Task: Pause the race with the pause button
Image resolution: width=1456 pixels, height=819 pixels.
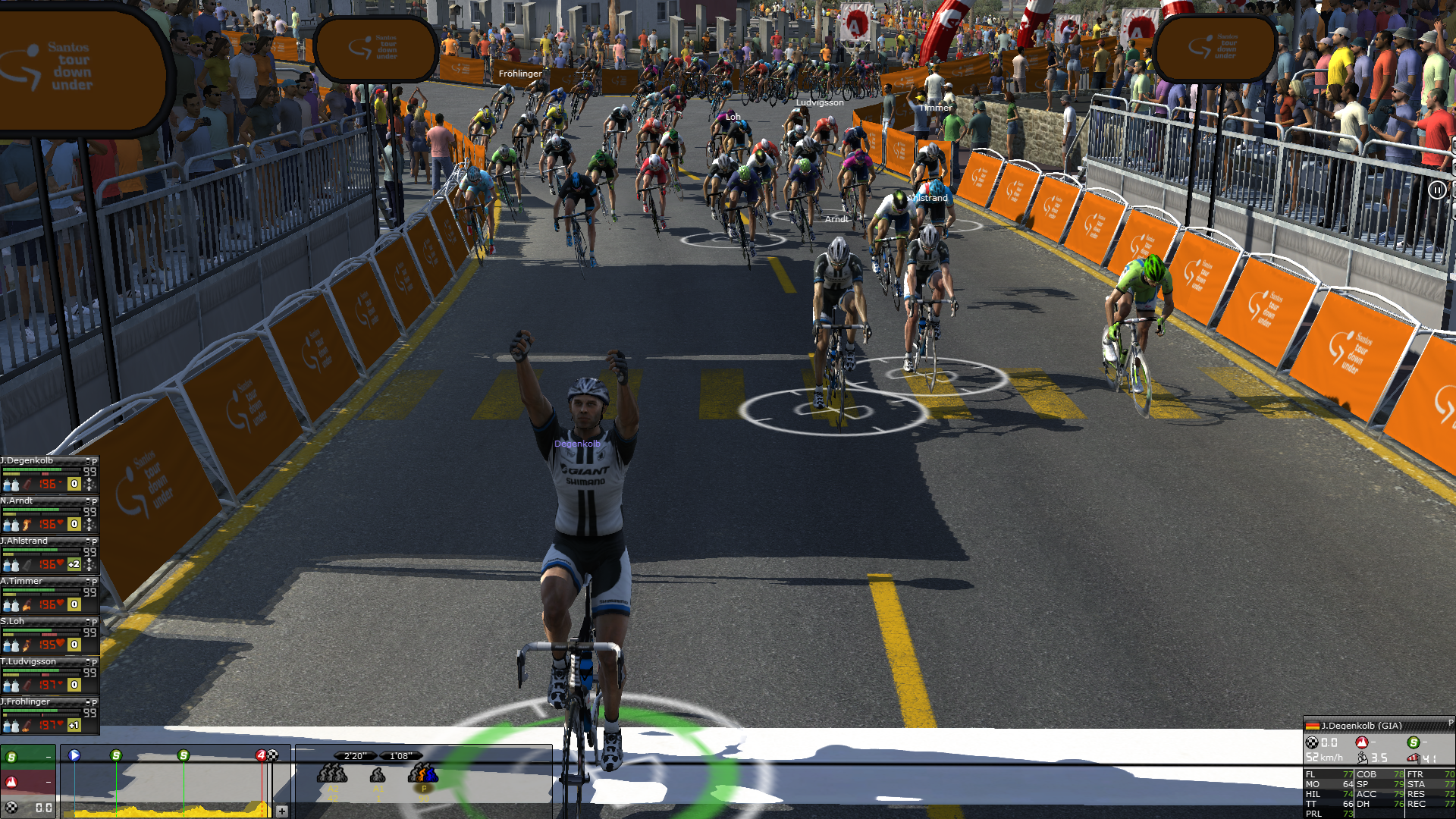Action: pos(1436,190)
